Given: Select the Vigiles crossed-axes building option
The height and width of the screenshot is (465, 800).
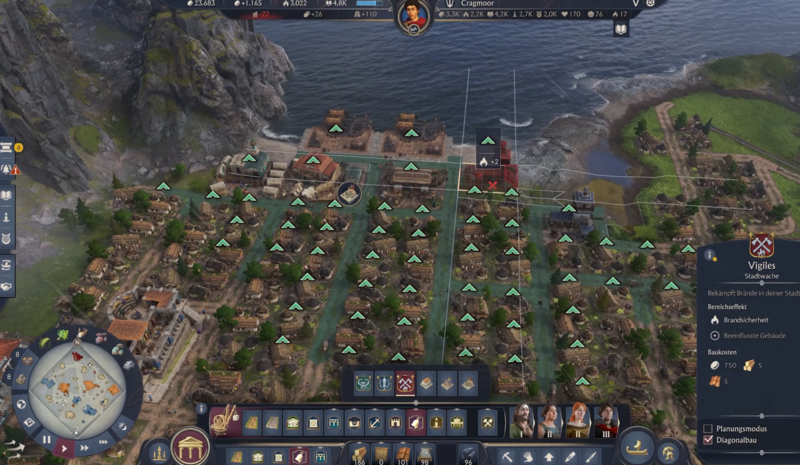Looking at the screenshot, I should point(405,384).
